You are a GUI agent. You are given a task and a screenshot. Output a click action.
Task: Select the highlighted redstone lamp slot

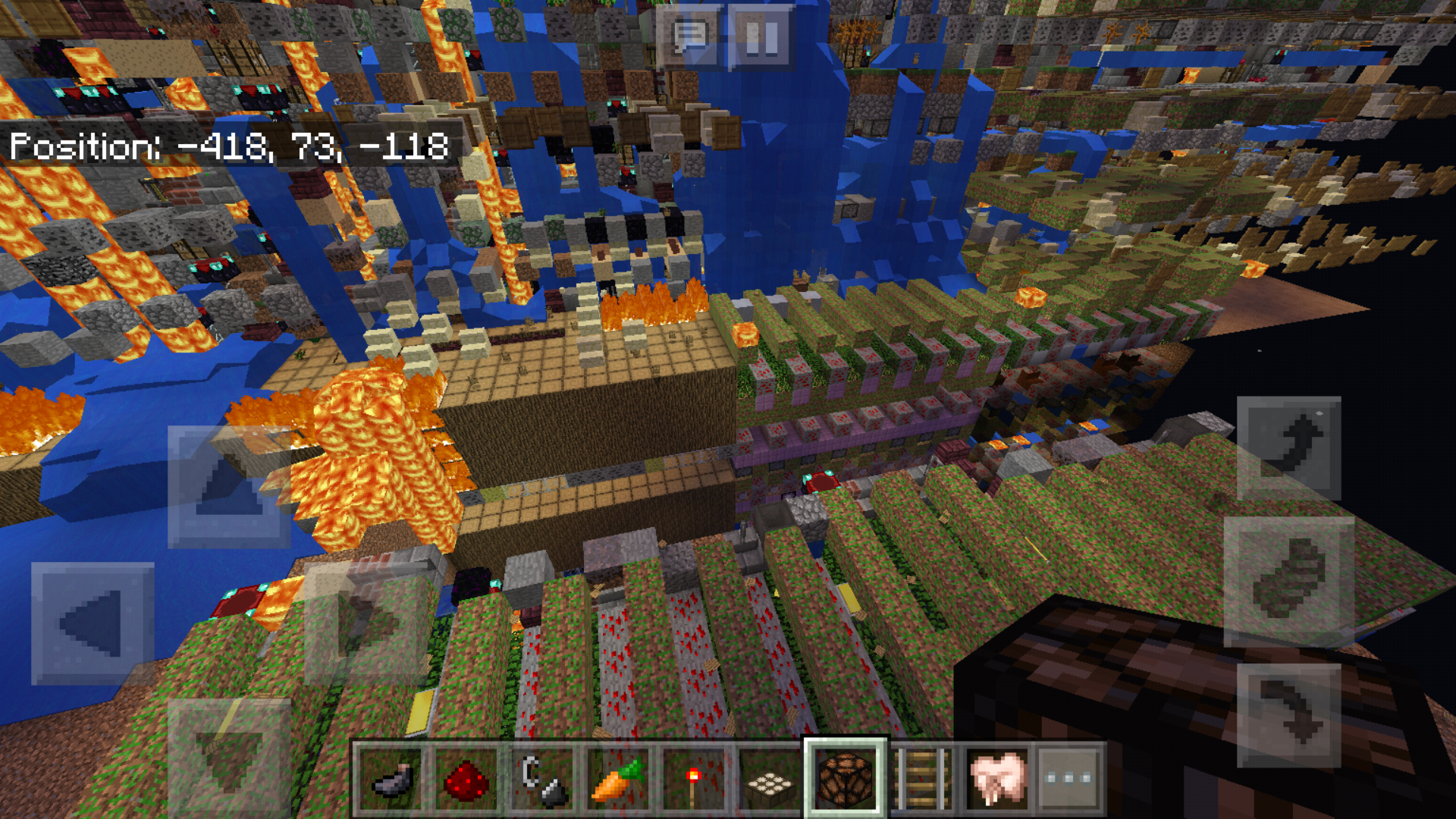tap(845, 779)
